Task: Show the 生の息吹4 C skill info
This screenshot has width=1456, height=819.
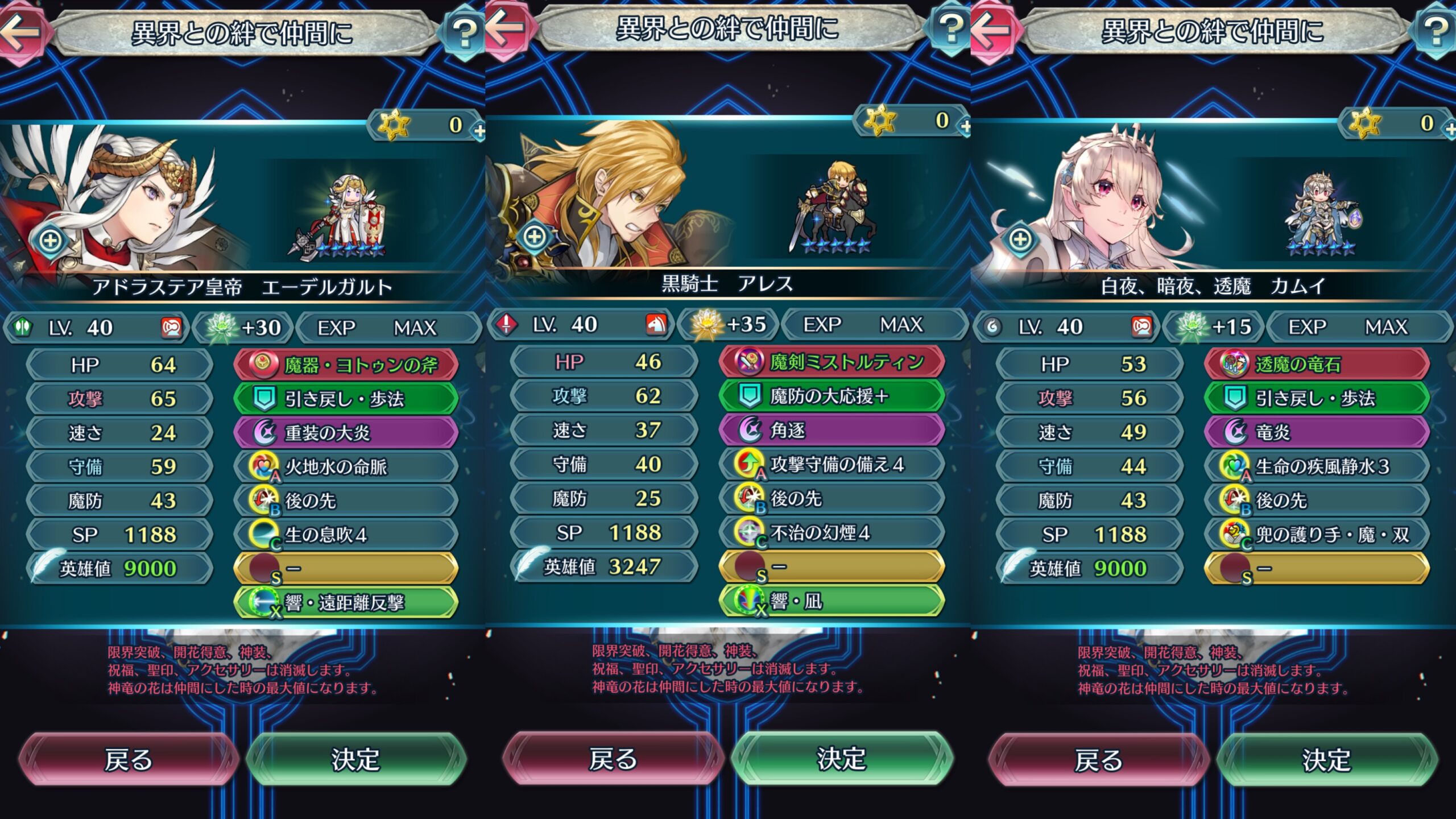Action: (x=346, y=535)
